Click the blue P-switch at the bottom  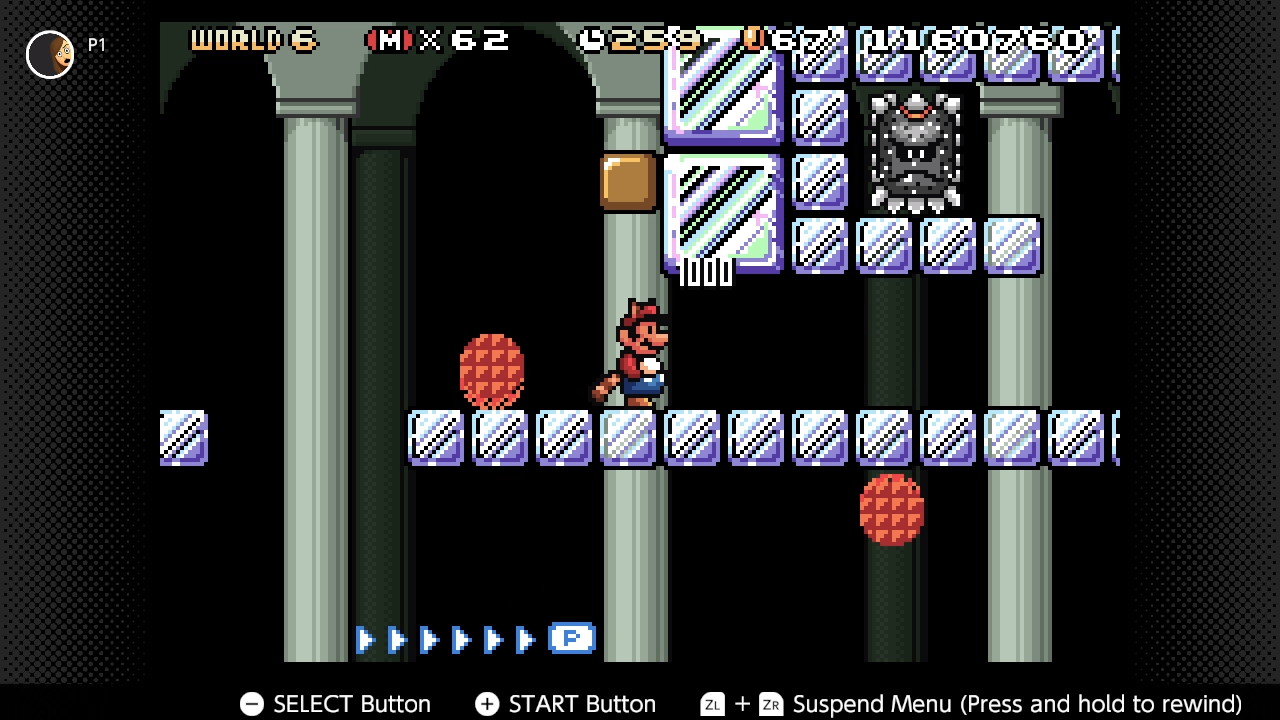[x=571, y=638]
